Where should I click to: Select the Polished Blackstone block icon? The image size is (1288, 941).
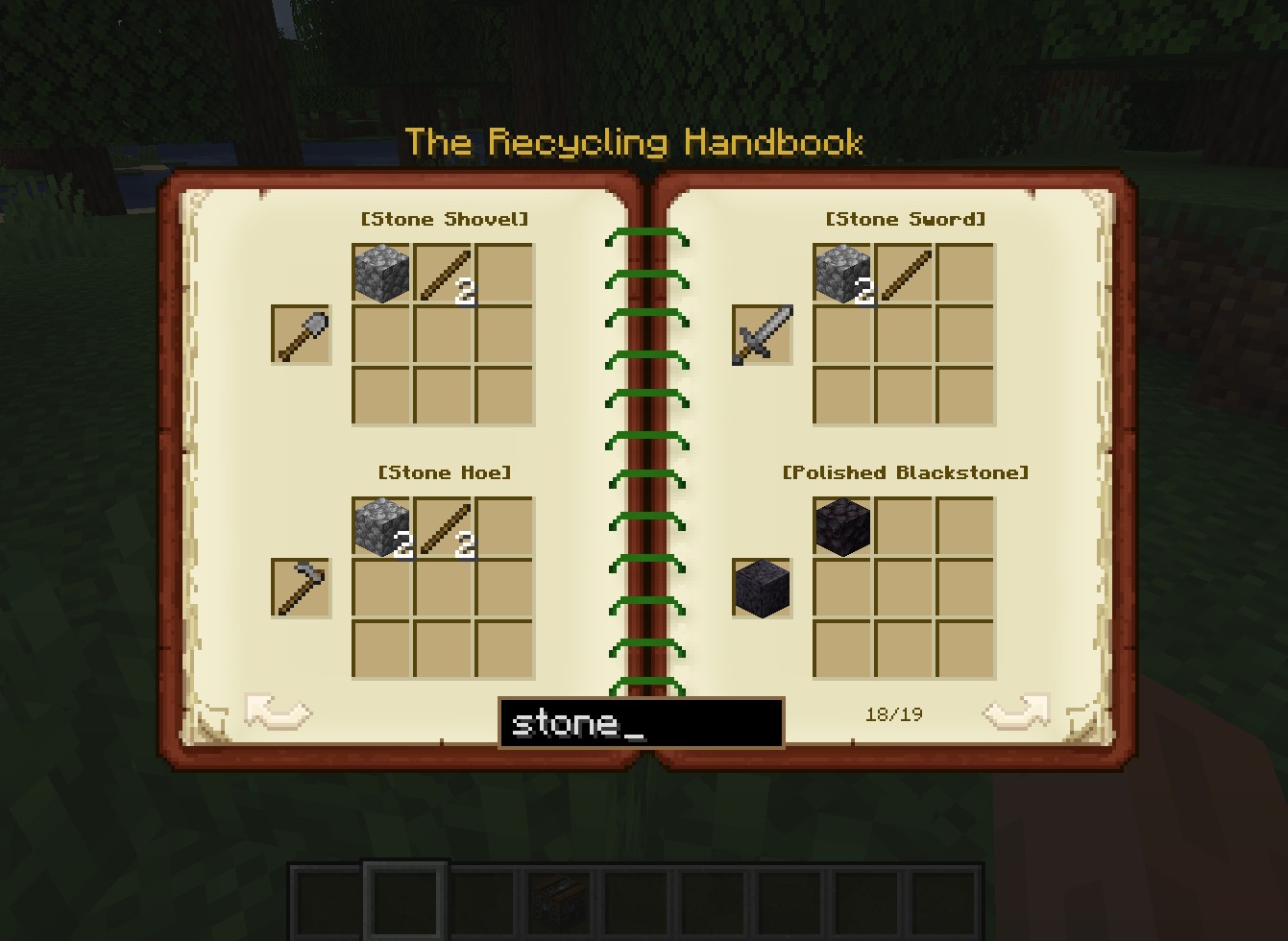[x=763, y=588]
